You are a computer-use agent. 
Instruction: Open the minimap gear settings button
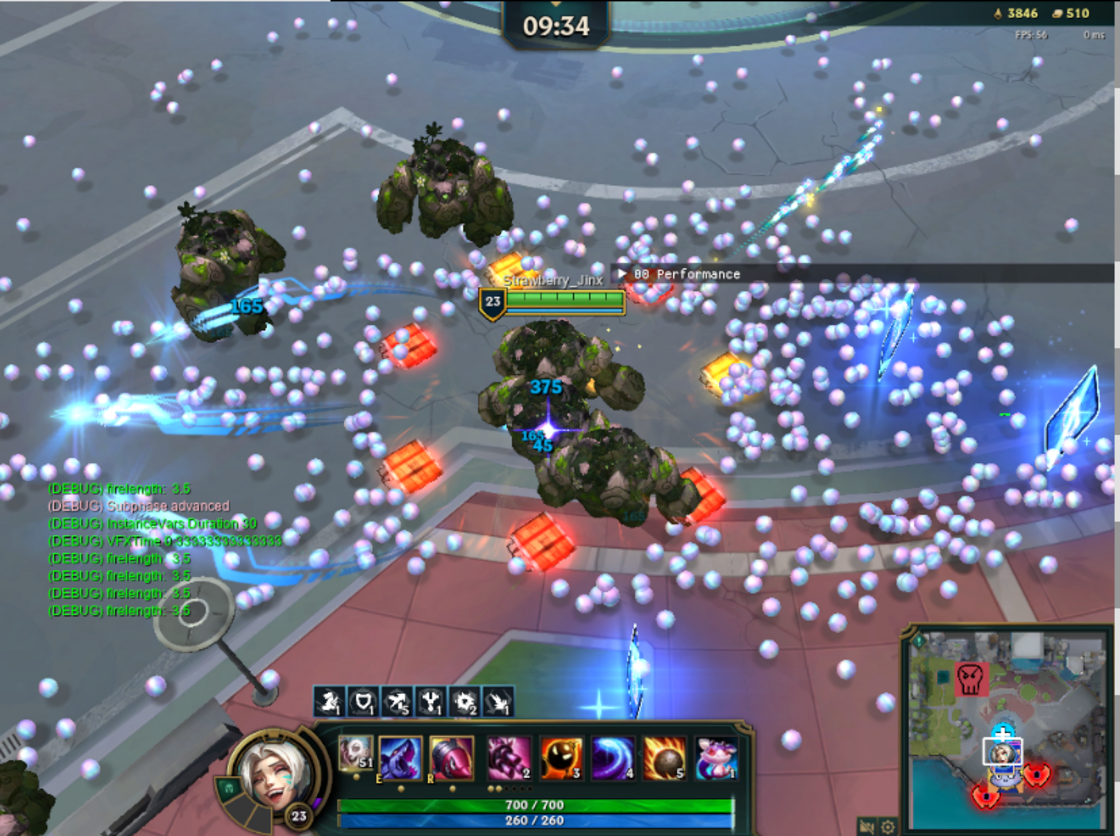pyautogui.click(x=887, y=827)
